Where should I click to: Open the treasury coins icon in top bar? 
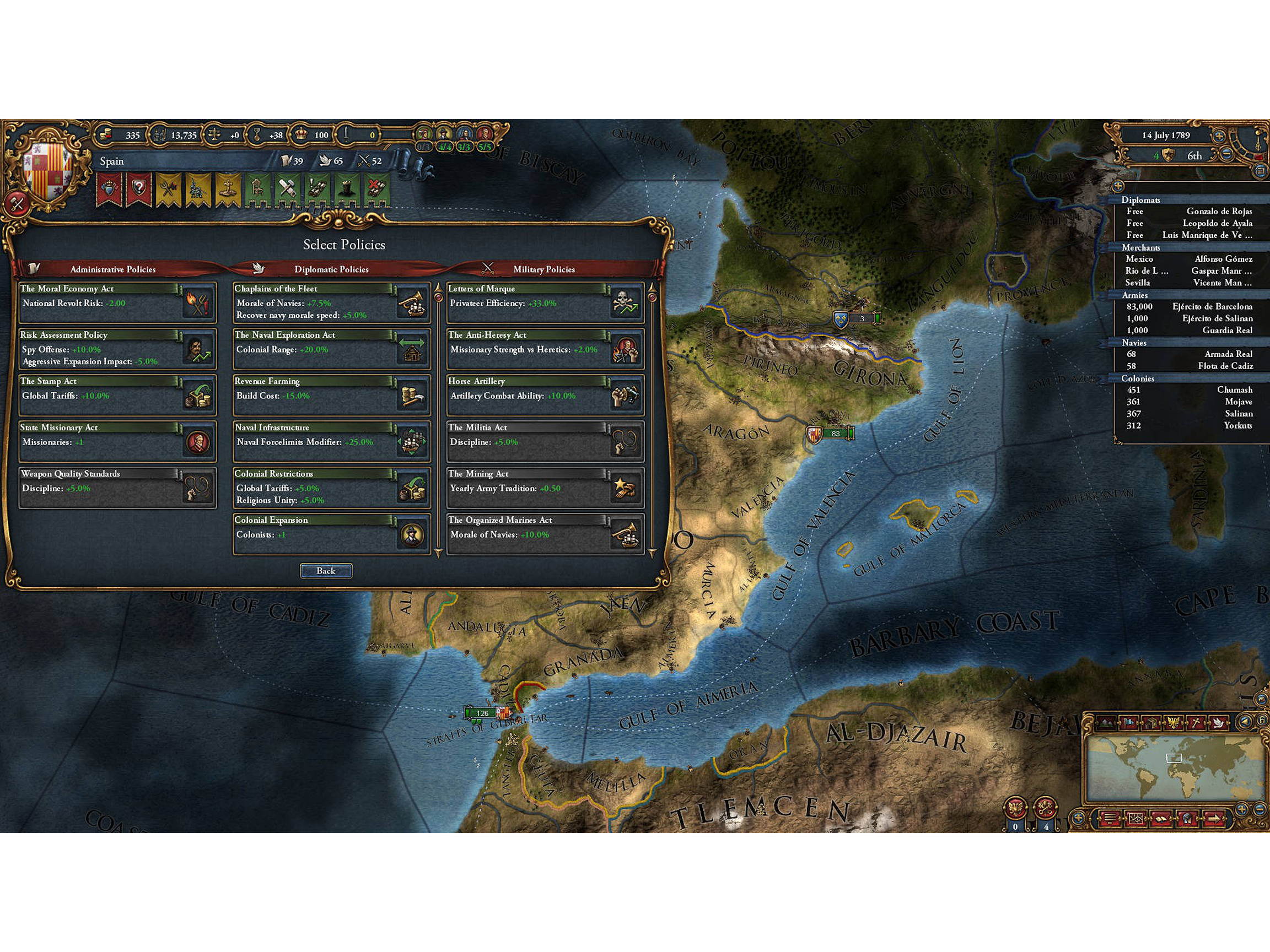coord(106,136)
